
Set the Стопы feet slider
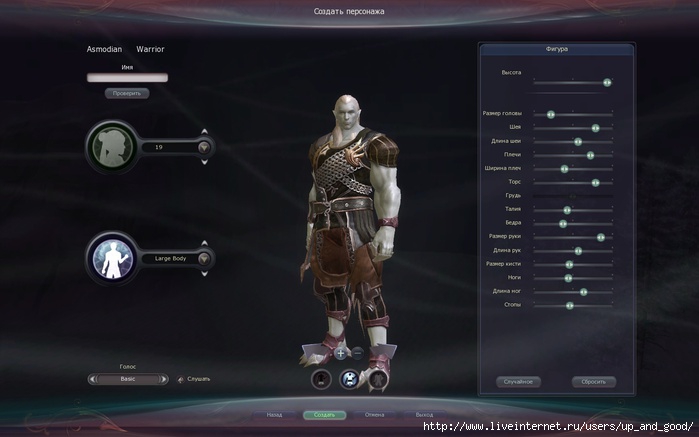coord(569,305)
